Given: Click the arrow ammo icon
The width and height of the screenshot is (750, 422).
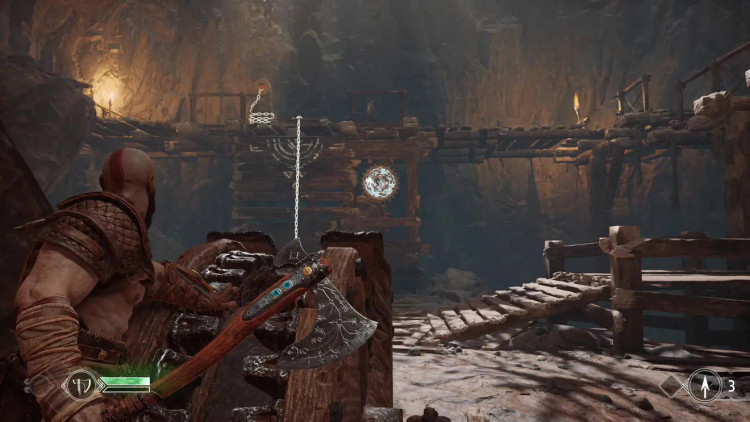Looking at the screenshot, I should tap(704, 385).
